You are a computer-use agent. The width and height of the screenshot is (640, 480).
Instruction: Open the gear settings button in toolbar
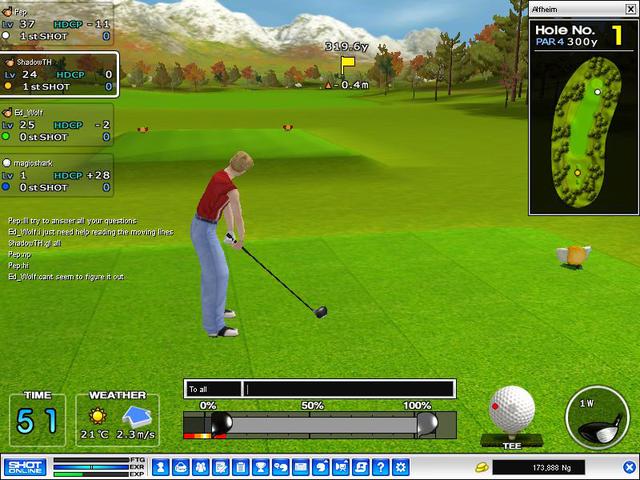click(x=401, y=467)
